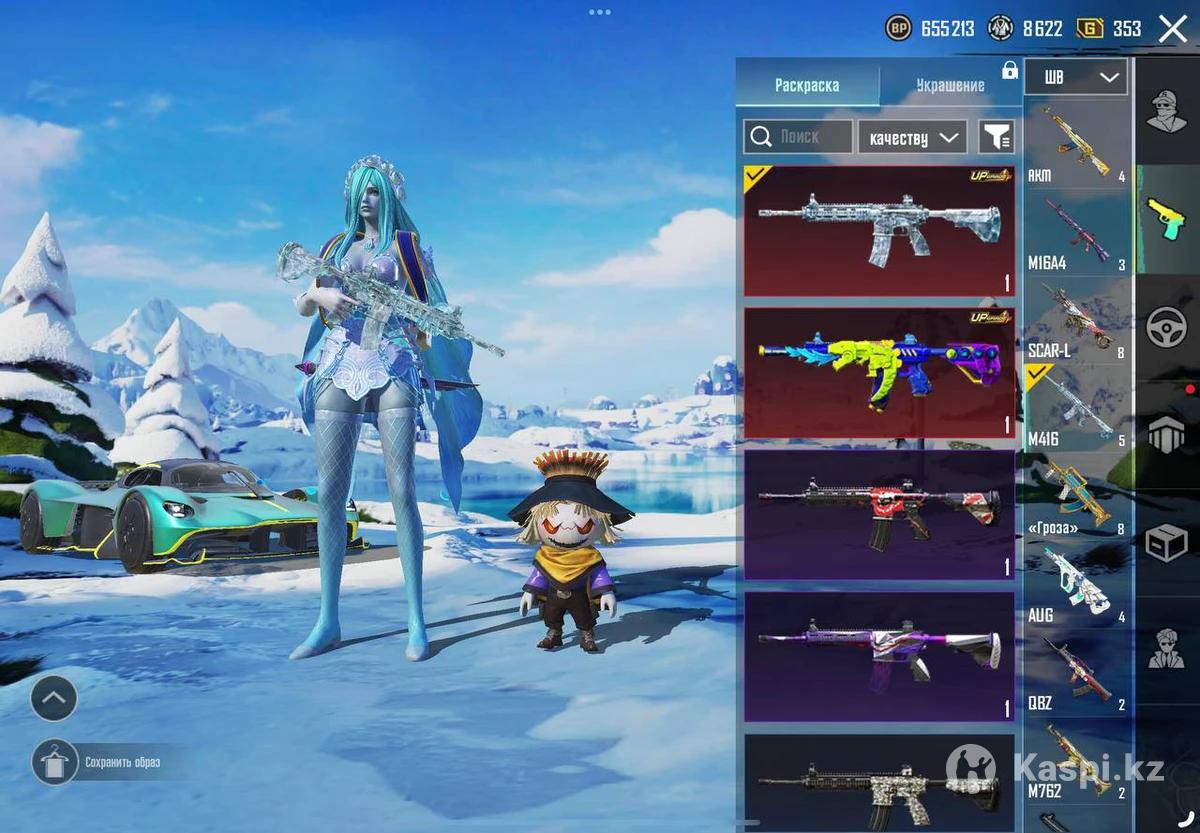Open the Украшение tab
Viewport: 1200px width, 833px height.
click(x=950, y=85)
